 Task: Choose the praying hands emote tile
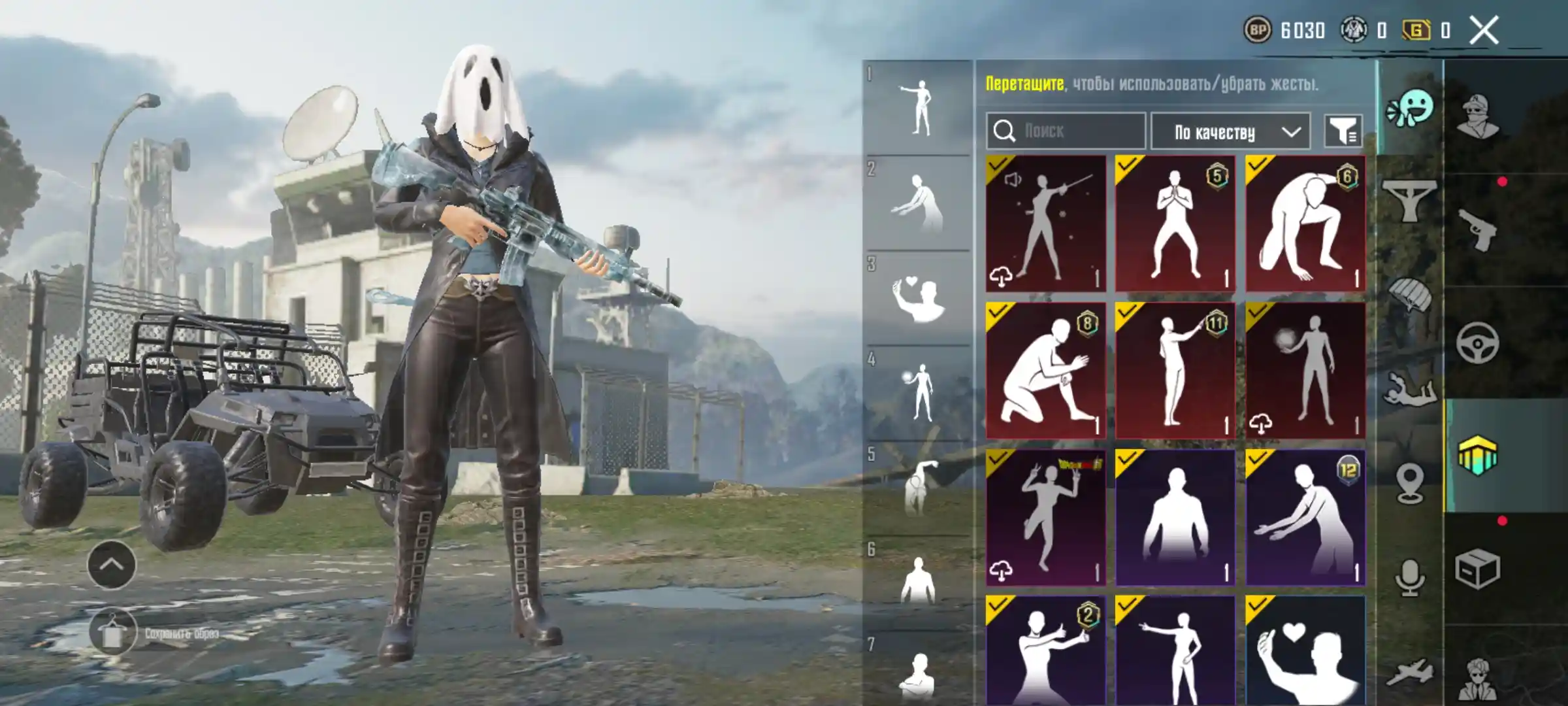[x=1175, y=224]
